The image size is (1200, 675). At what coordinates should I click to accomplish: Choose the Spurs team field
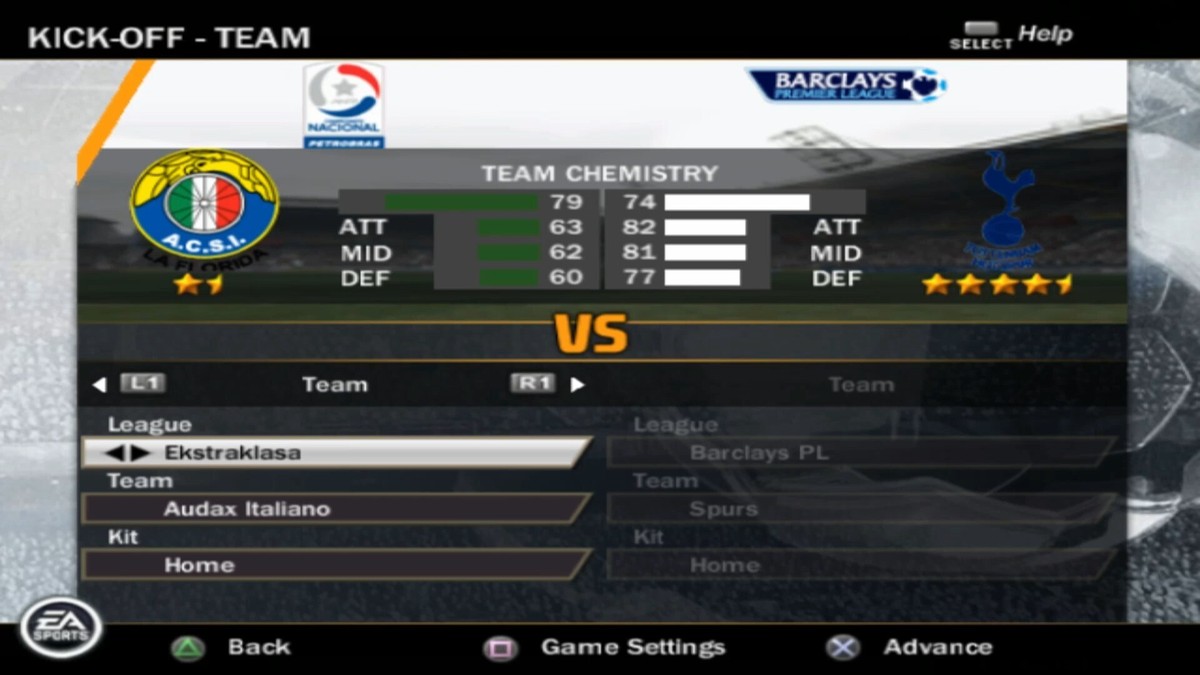click(860, 509)
